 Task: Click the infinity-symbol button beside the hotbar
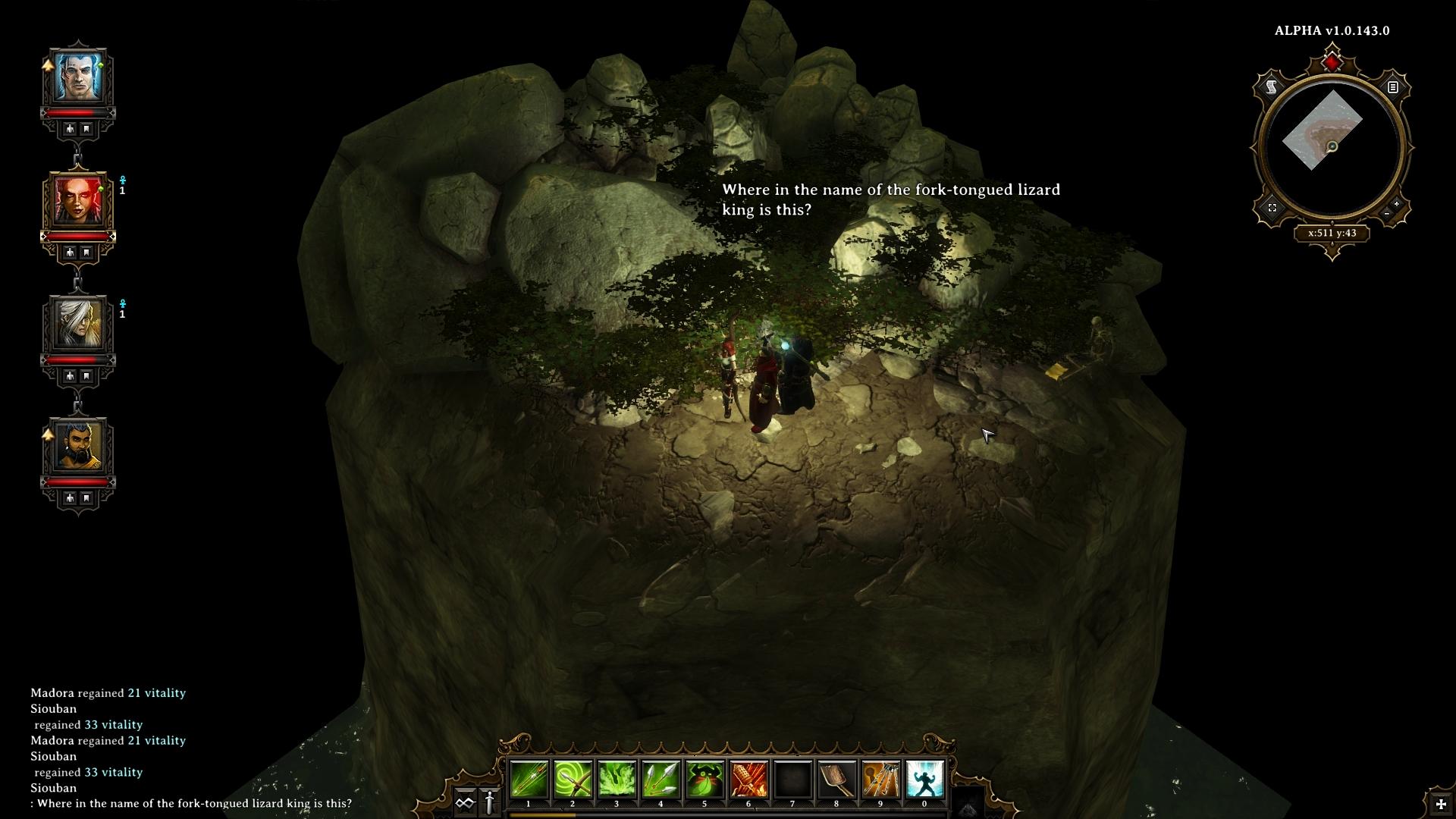465,802
